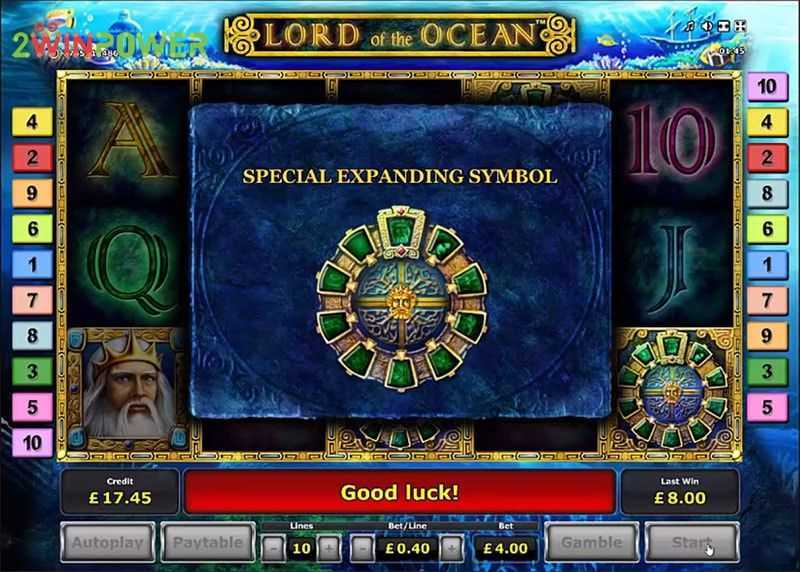The image size is (800, 572).
Task: Lower the Bet/Line amount
Action: [362, 547]
